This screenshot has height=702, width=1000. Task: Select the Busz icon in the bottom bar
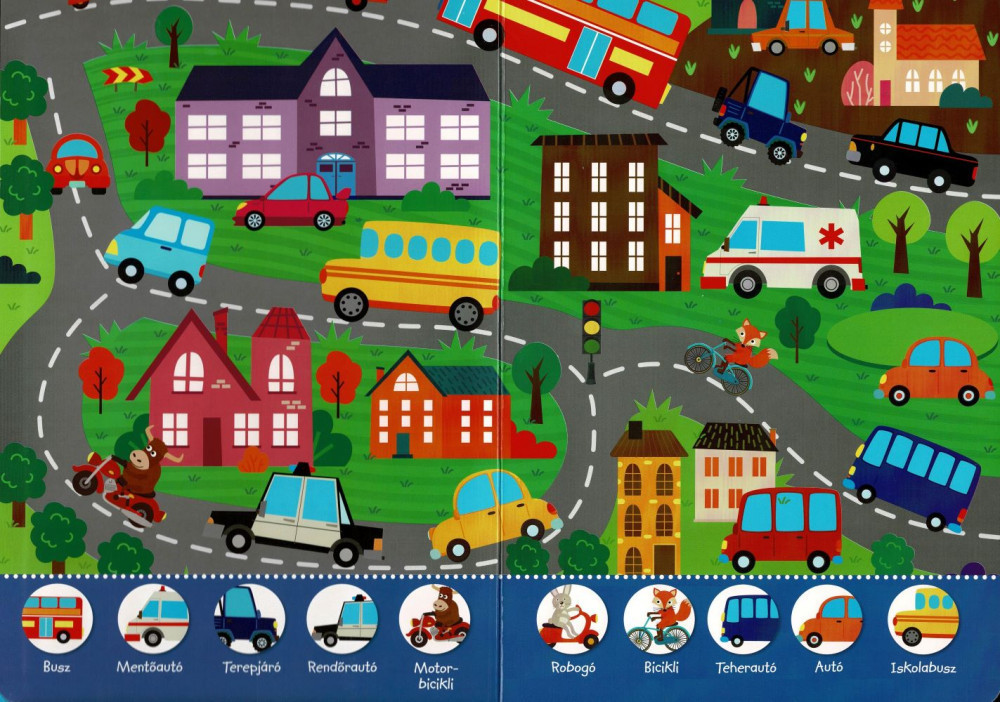tap(57, 619)
